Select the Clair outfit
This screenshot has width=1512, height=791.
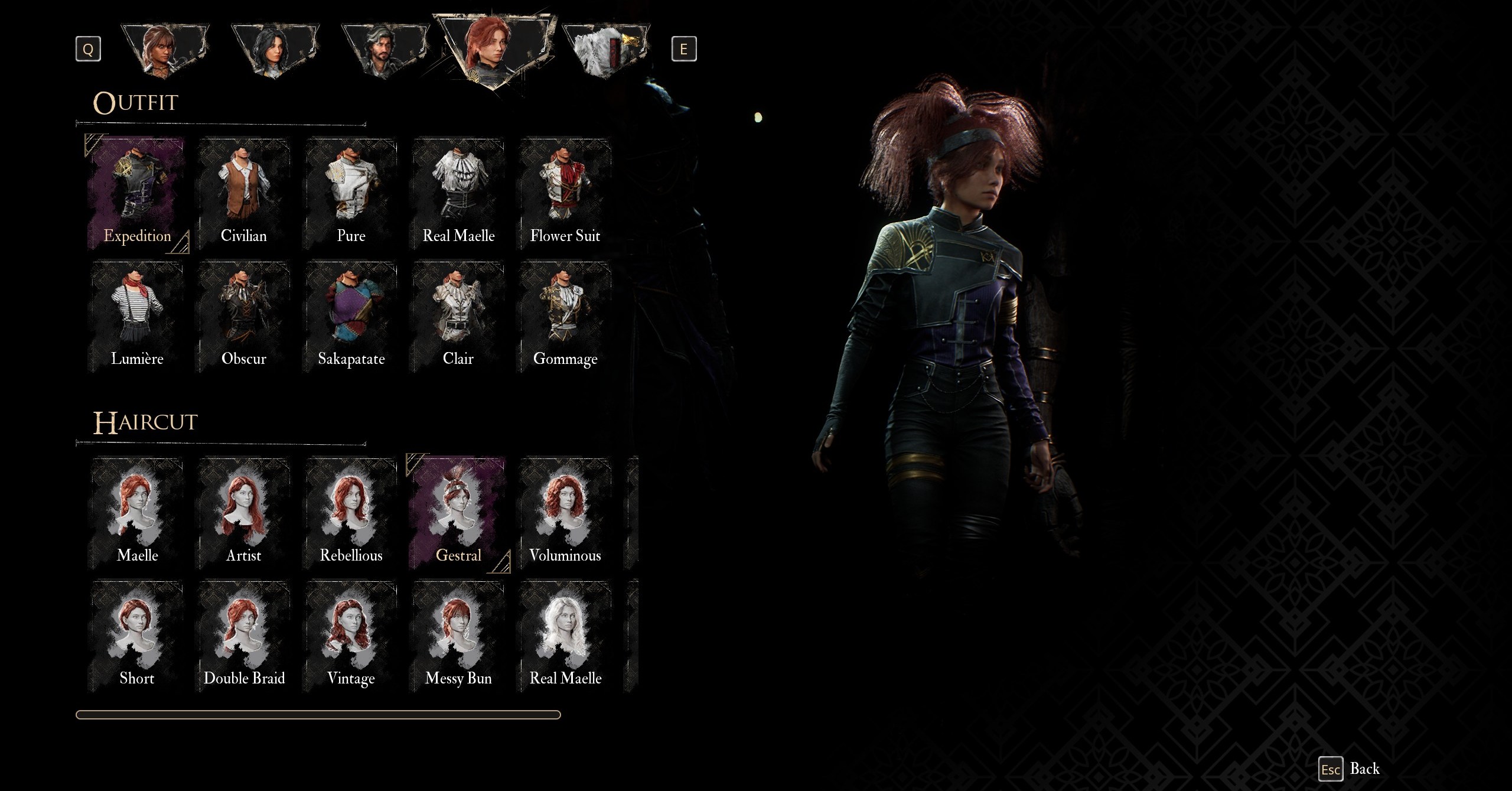458,317
